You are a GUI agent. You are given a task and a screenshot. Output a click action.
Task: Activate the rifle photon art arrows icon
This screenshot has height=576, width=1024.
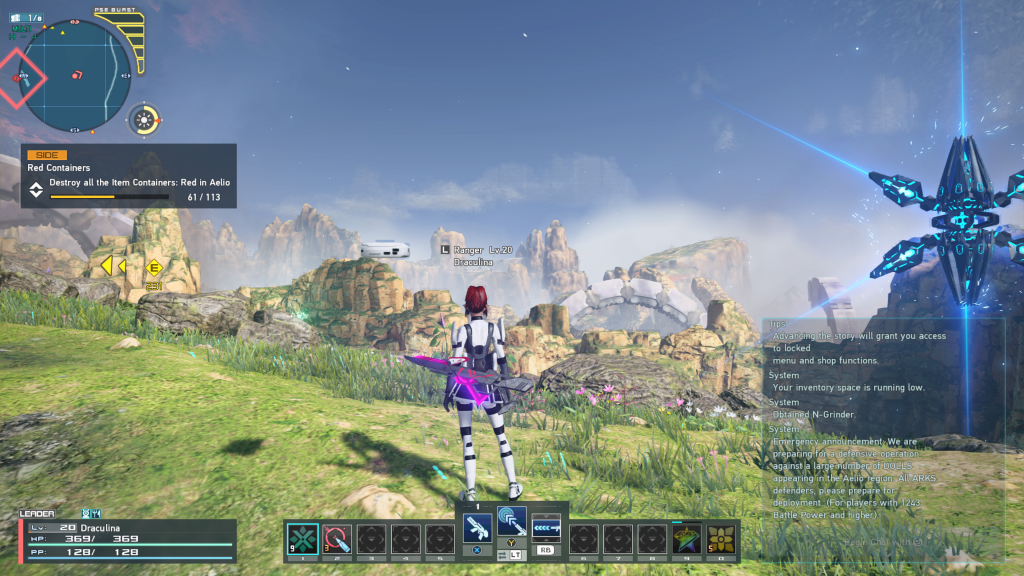546,526
